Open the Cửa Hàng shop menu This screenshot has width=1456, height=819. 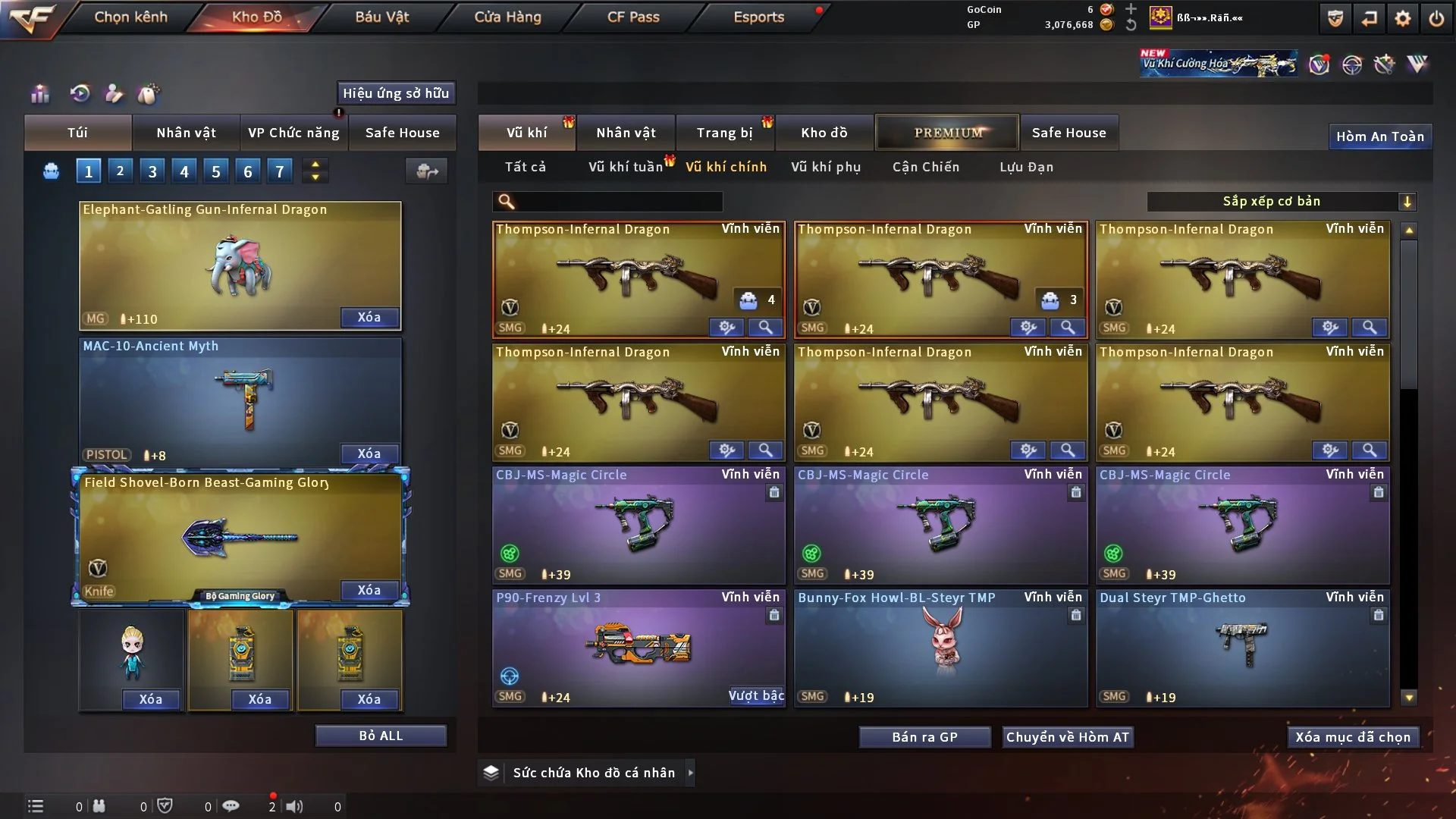click(x=507, y=17)
